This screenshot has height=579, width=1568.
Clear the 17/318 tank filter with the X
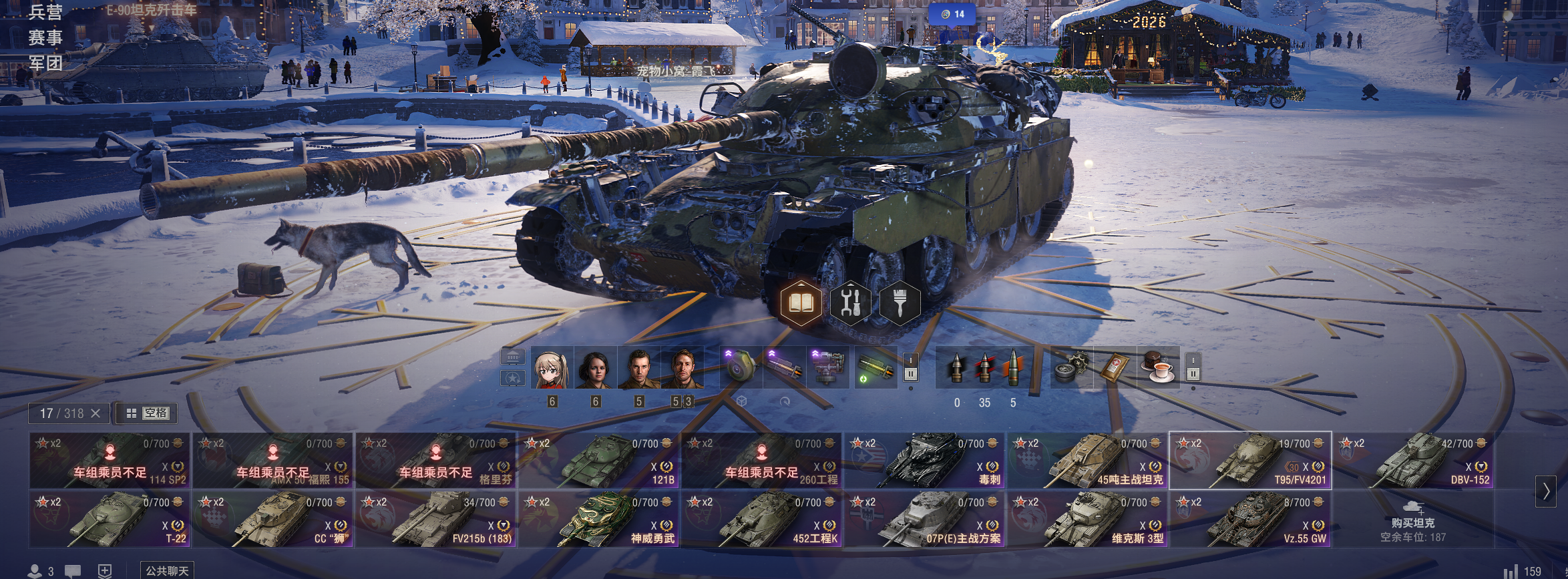click(95, 413)
